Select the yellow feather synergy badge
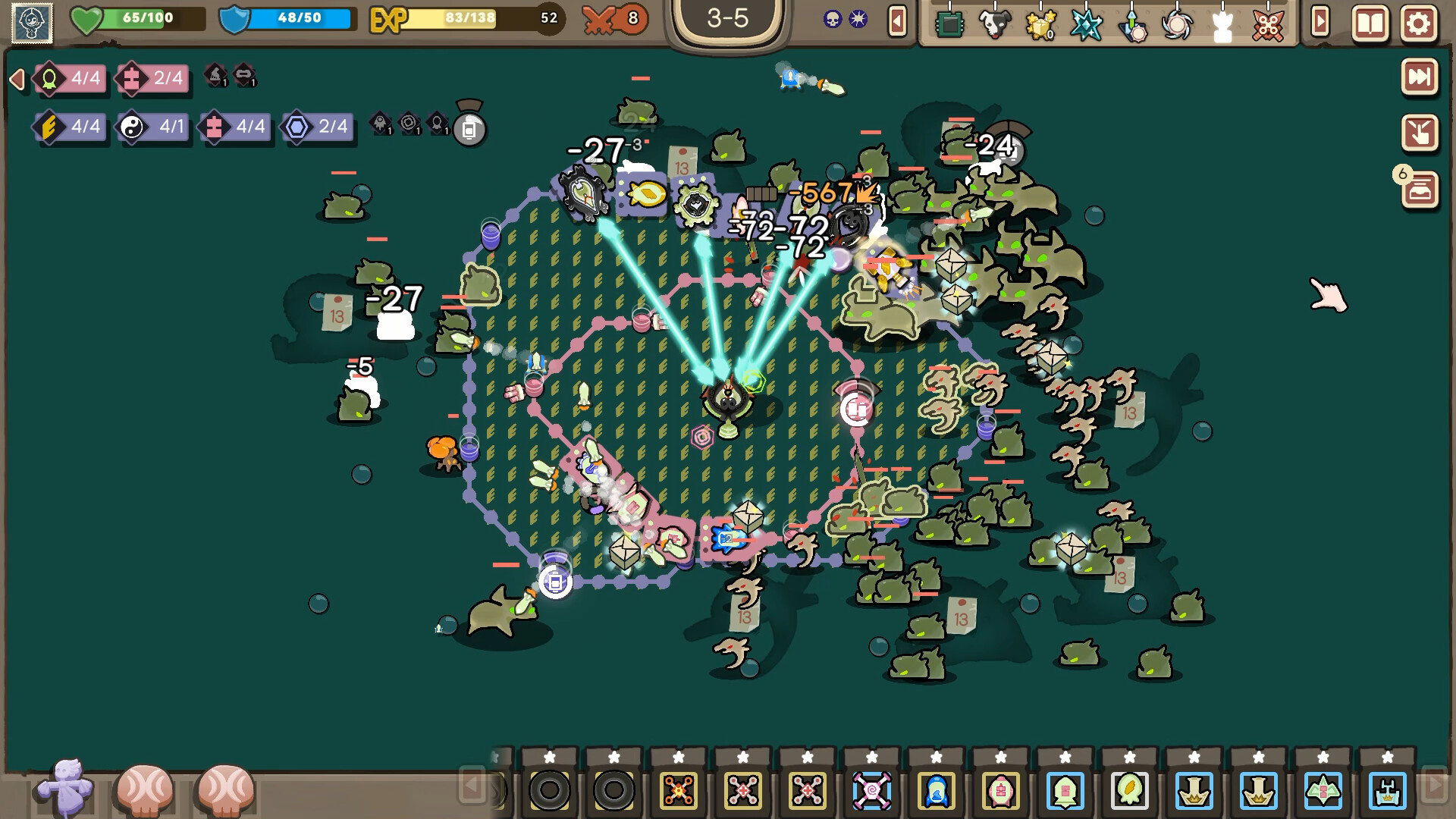The height and width of the screenshot is (819, 1456). click(68, 127)
